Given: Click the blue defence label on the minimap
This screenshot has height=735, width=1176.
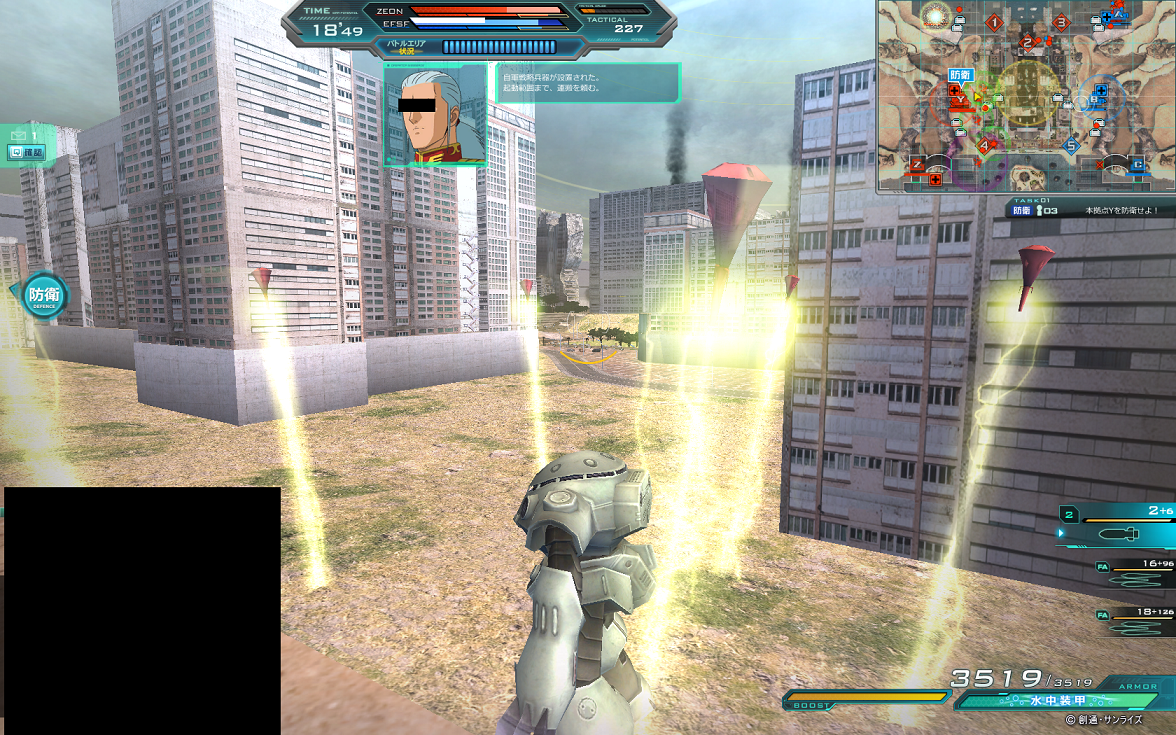Looking at the screenshot, I should coord(960,75).
